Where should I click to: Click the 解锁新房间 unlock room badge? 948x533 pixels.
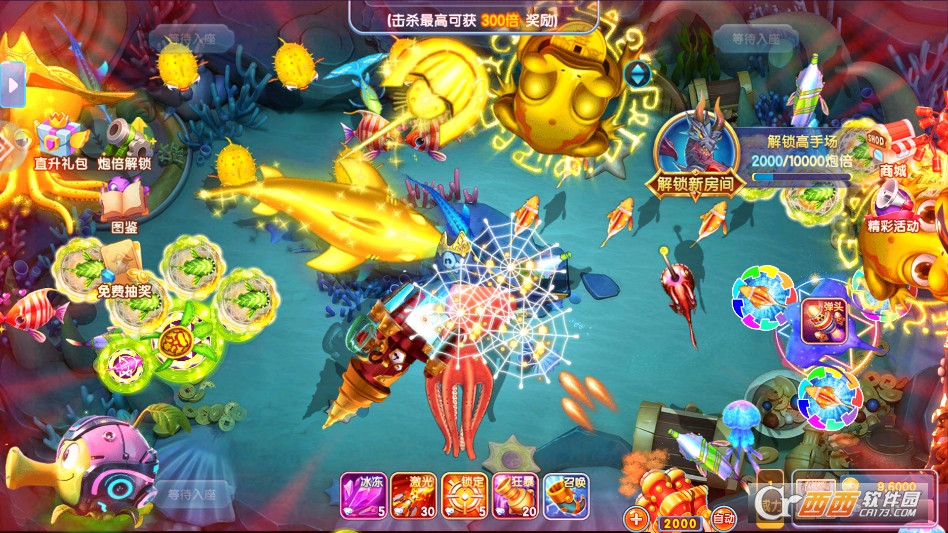coord(696,155)
